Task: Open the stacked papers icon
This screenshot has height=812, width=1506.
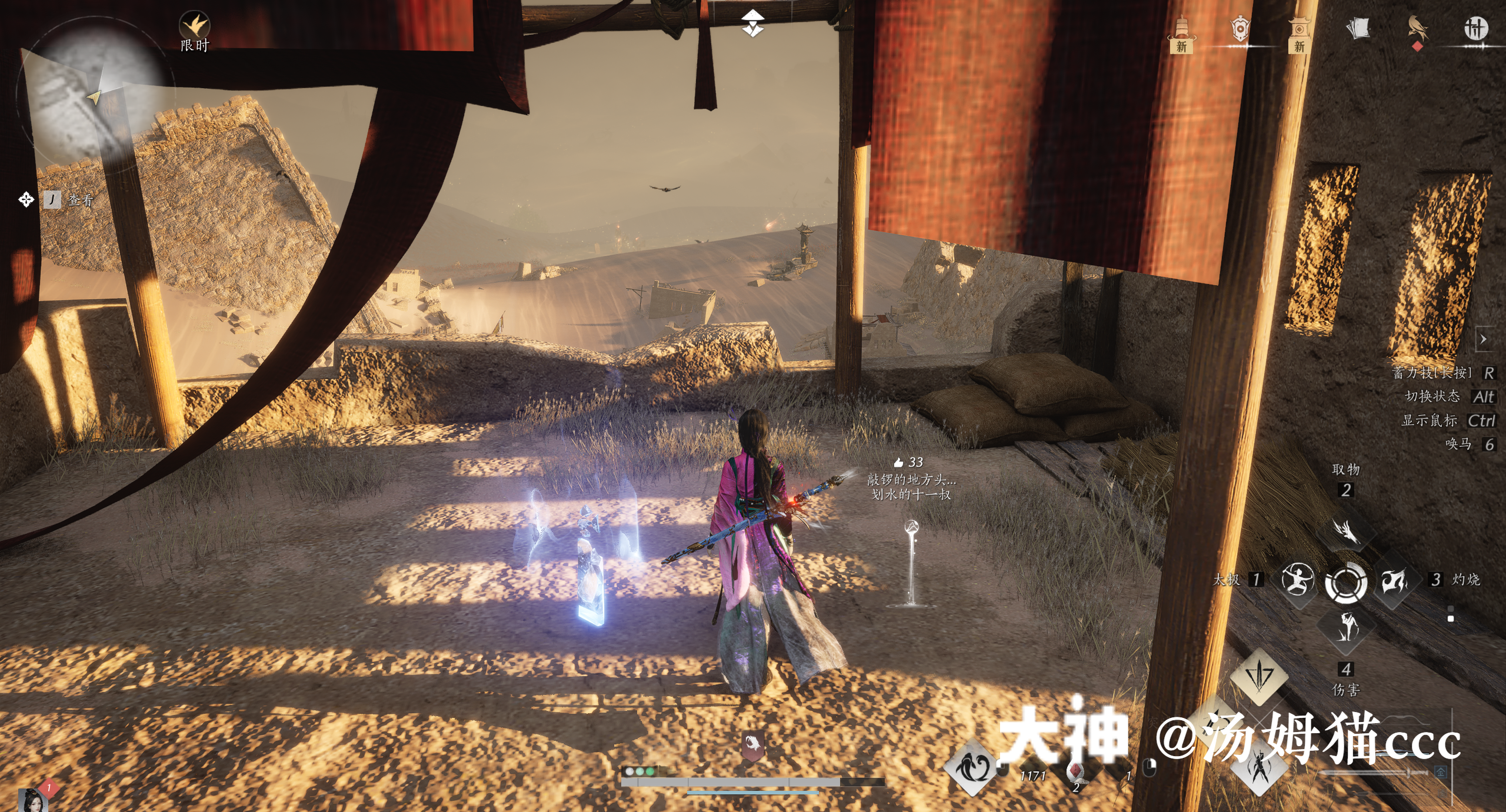Action: [x=1358, y=28]
